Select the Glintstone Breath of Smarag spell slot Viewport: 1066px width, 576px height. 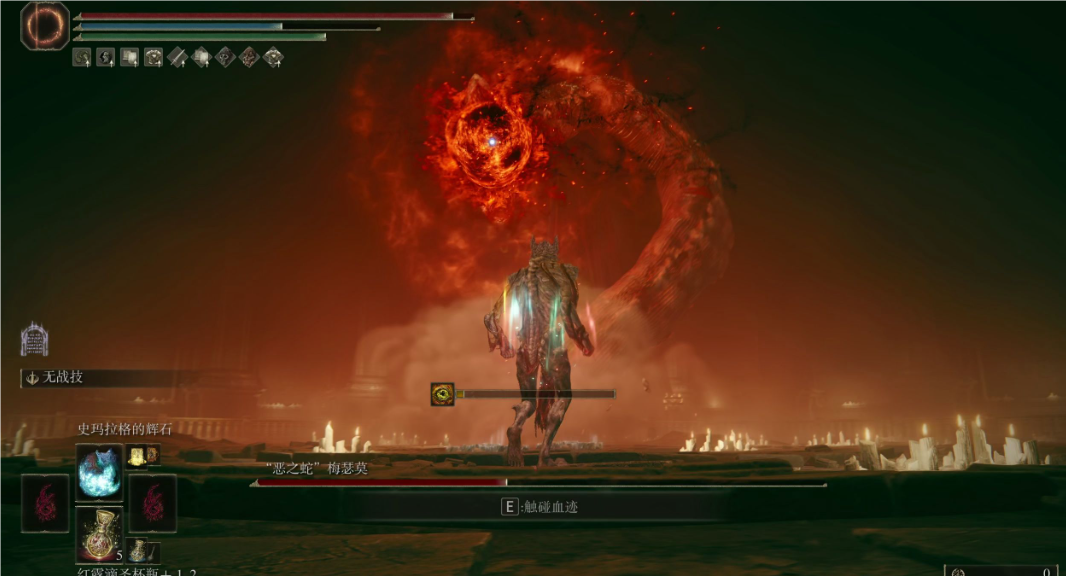pos(99,472)
